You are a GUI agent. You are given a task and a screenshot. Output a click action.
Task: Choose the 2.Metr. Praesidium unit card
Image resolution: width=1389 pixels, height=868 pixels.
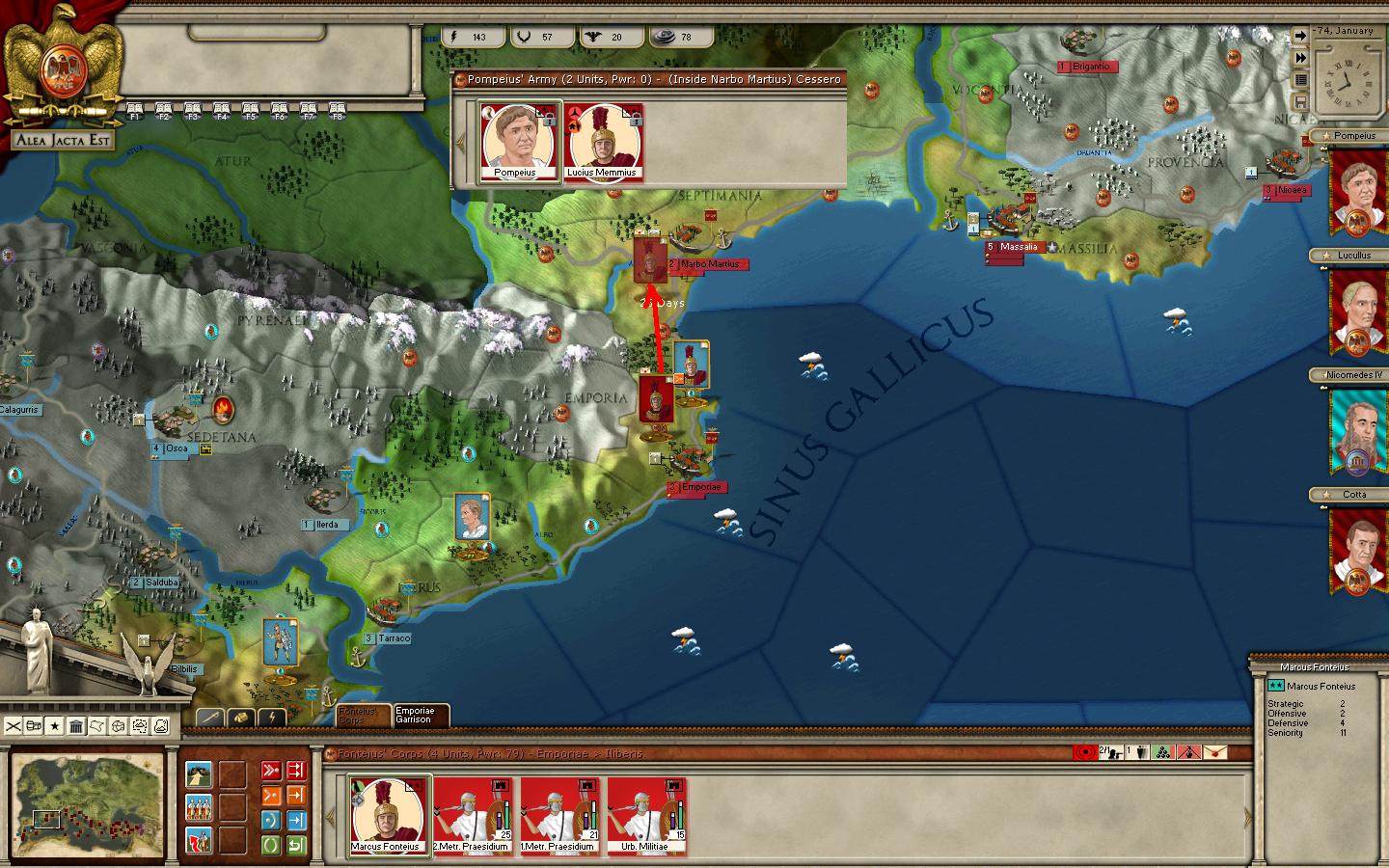coord(474,816)
